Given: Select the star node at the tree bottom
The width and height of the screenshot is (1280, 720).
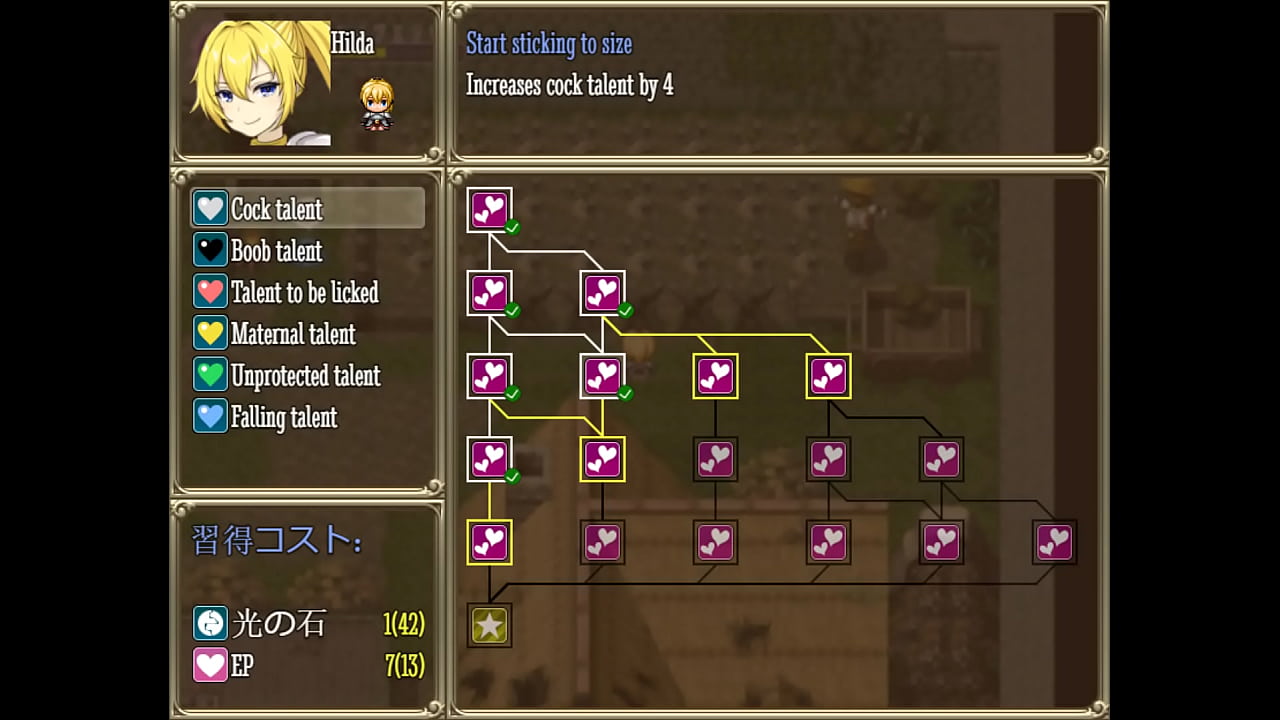Looking at the screenshot, I should tap(489, 624).
